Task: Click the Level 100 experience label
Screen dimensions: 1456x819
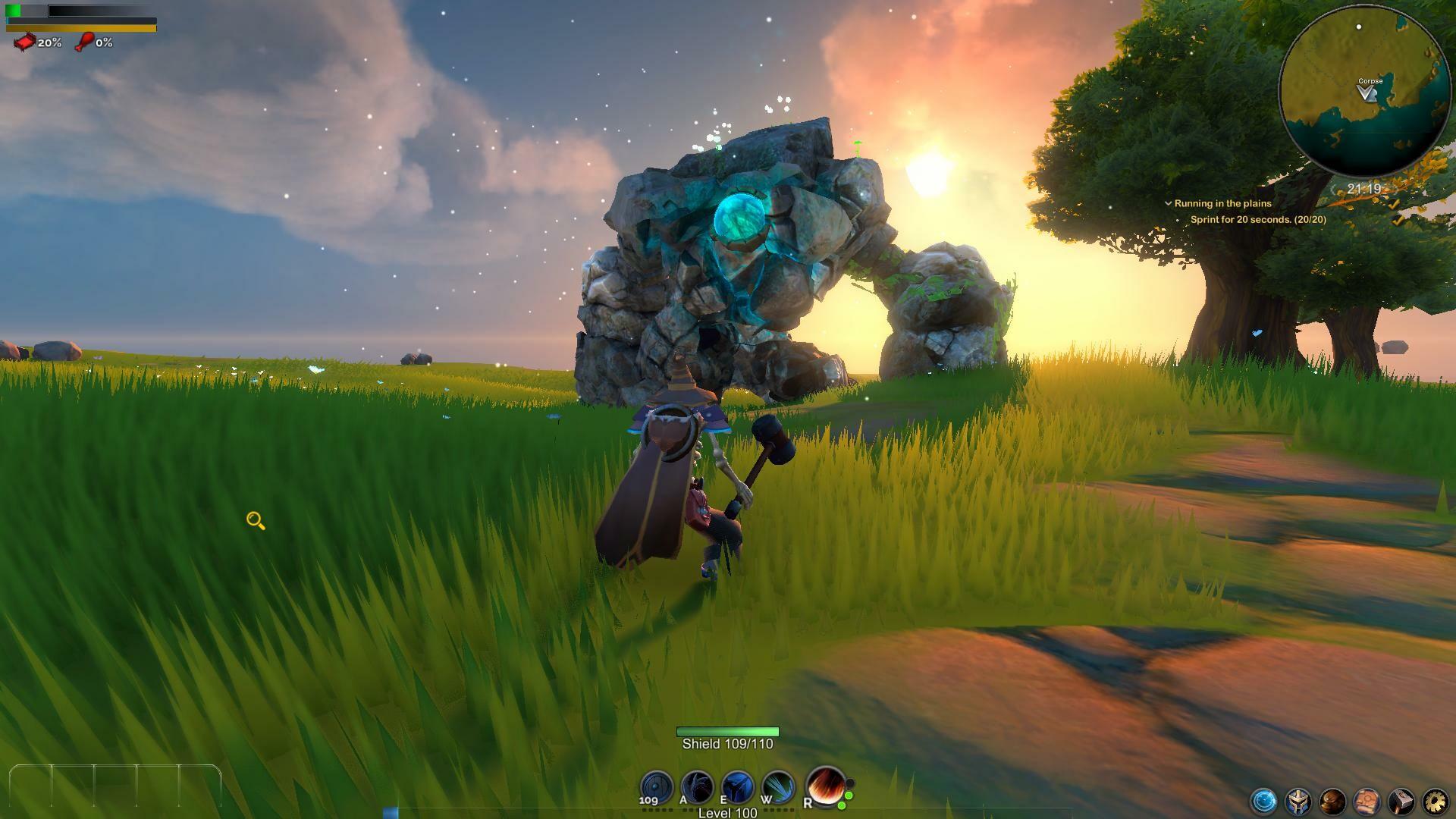Action: click(726, 812)
